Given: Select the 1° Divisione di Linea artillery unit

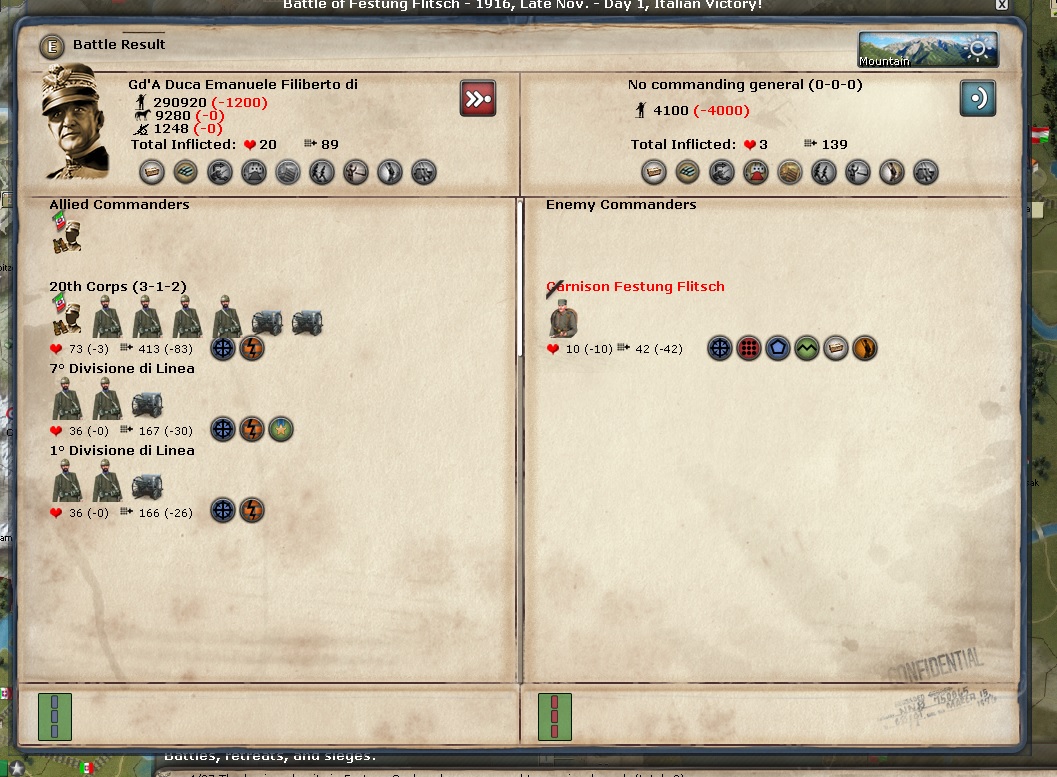Looking at the screenshot, I should tap(147, 487).
